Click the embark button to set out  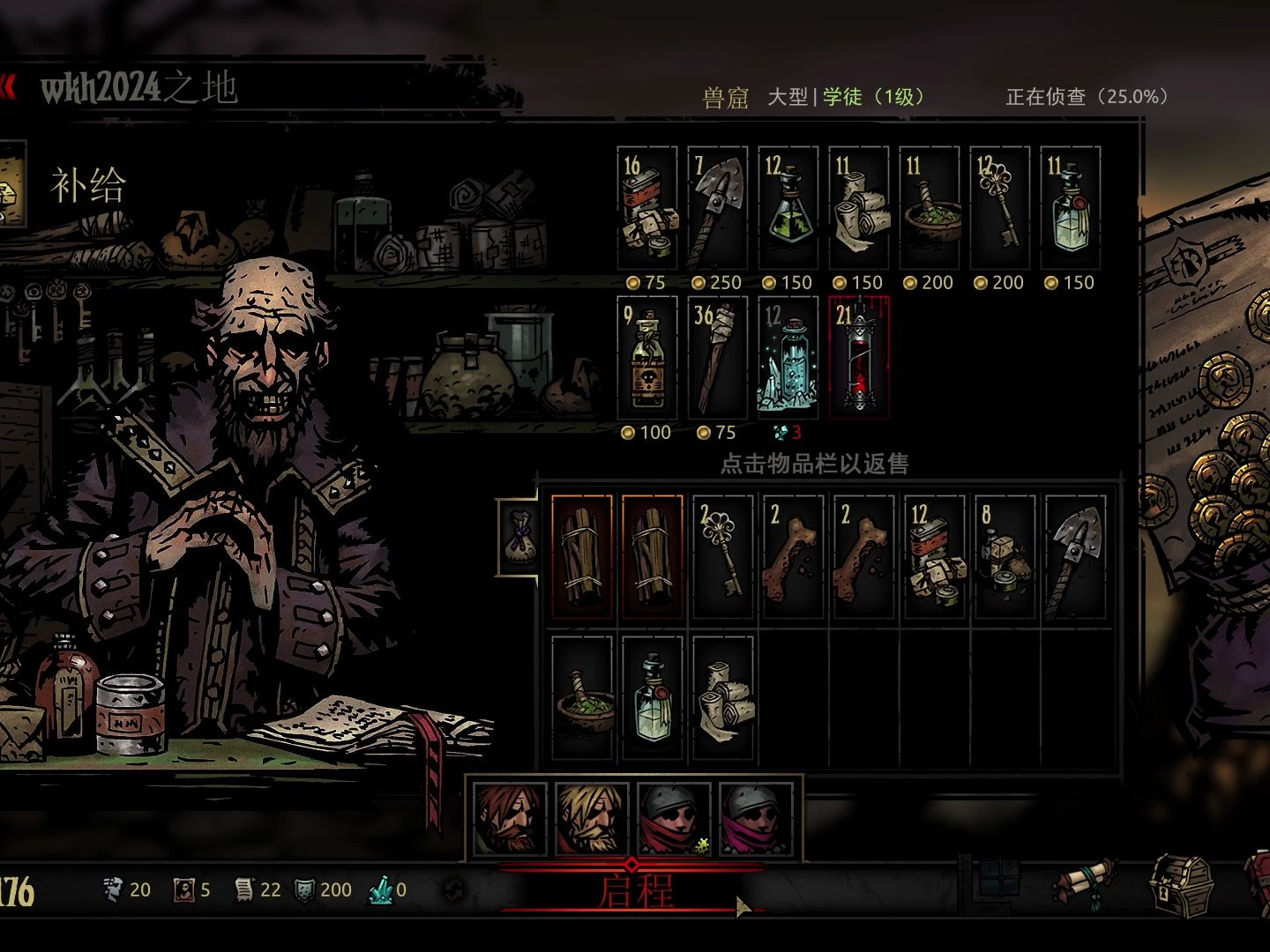[x=635, y=890]
